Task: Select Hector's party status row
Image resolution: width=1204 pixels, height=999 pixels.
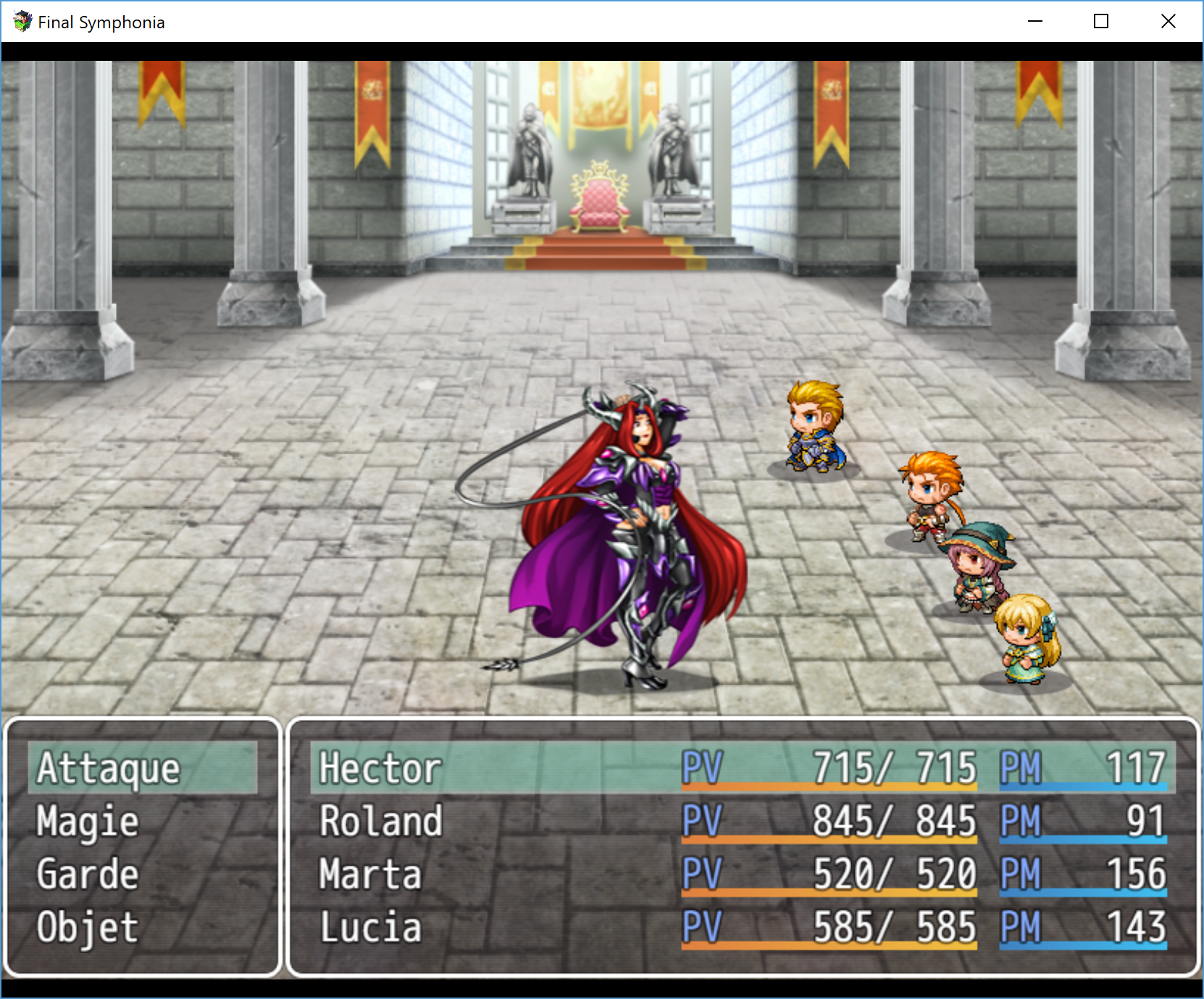Action: tap(743, 768)
